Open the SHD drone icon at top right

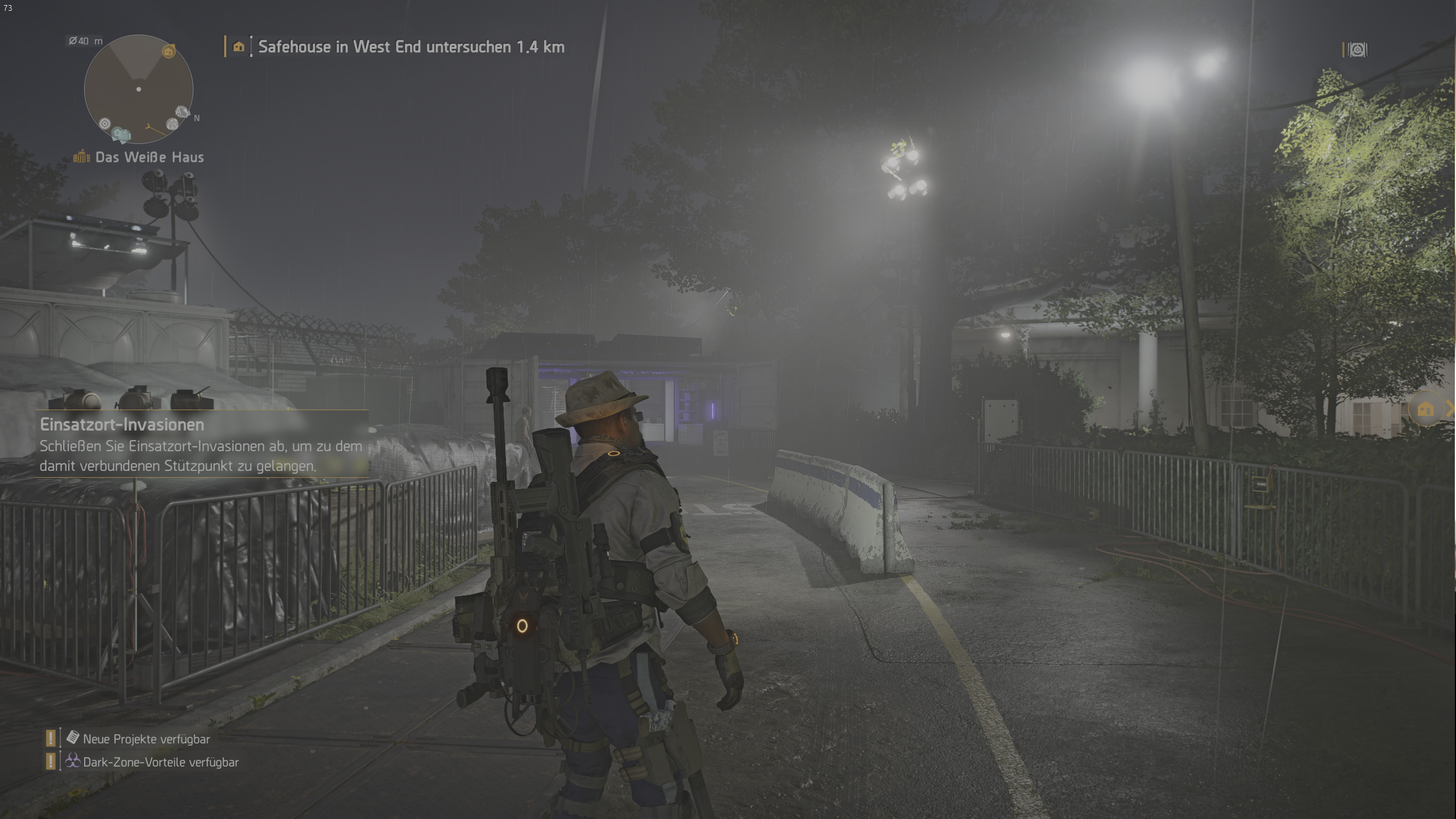1358,51
